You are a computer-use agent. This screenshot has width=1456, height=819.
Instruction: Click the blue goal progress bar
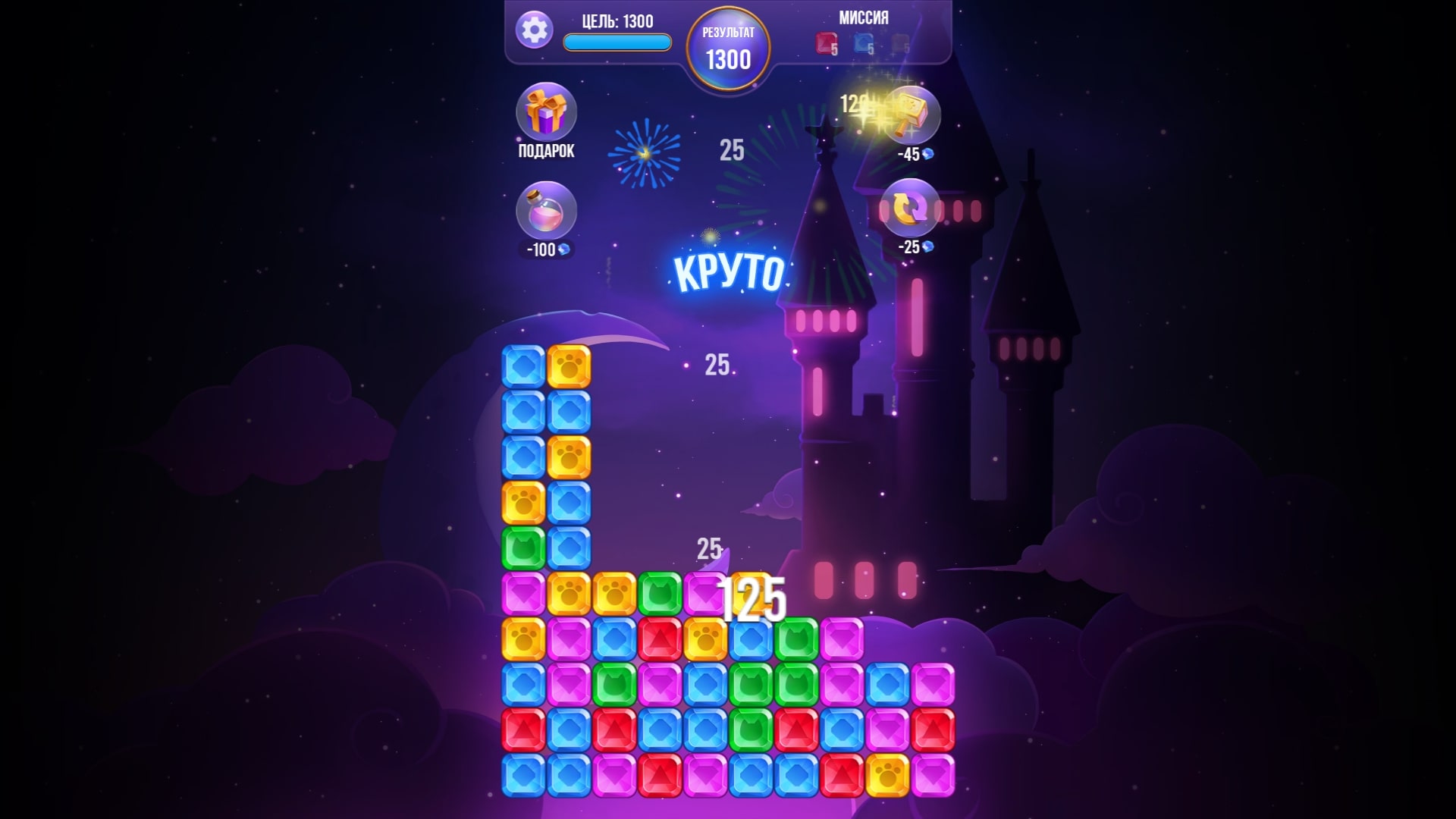click(x=616, y=42)
